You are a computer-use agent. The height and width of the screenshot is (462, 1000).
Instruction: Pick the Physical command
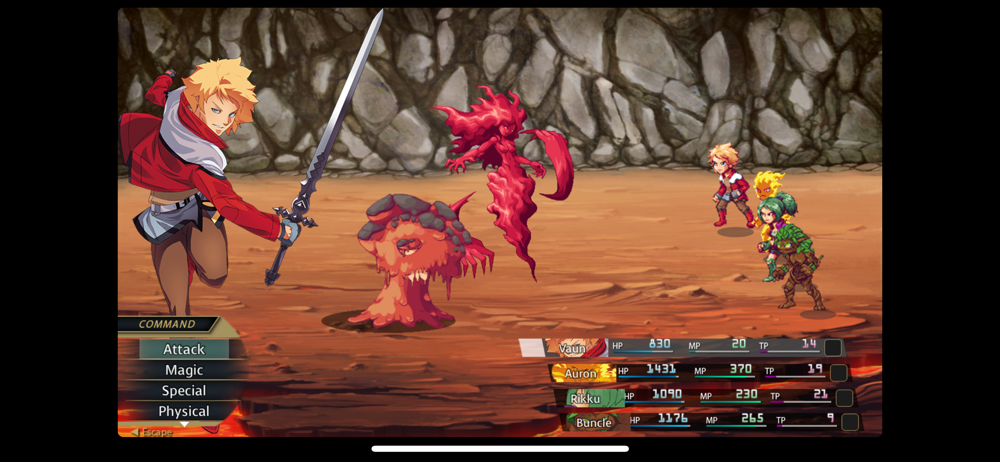[184, 411]
